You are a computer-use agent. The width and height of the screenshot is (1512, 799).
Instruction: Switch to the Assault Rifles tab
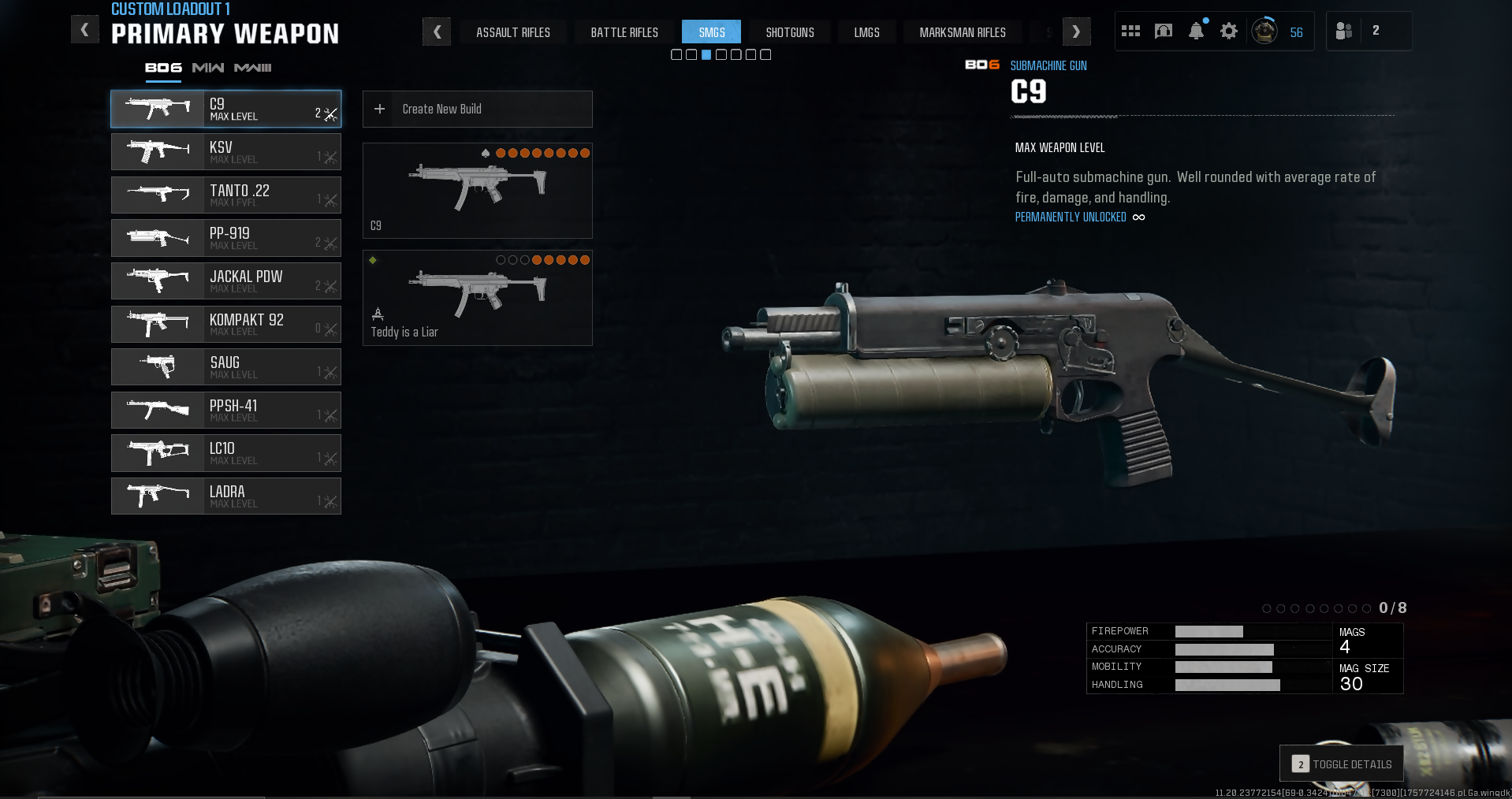512,32
